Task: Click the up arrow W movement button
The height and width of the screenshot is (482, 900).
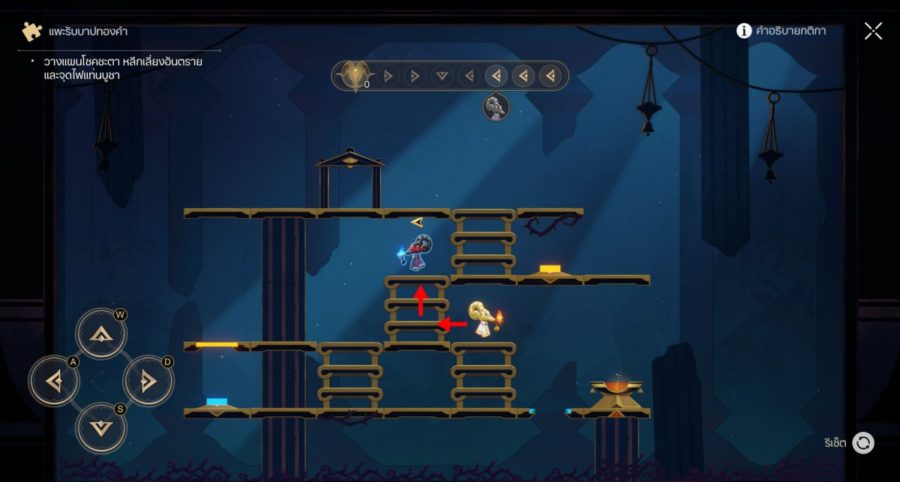Action: 101,334
